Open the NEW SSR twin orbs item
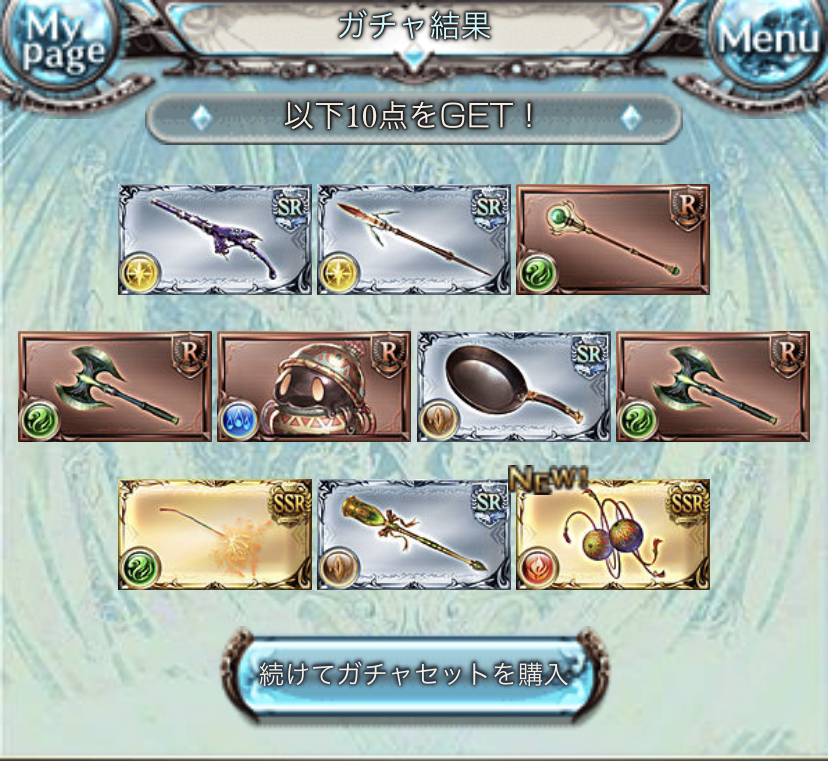The image size is (828, 761). 612,534
